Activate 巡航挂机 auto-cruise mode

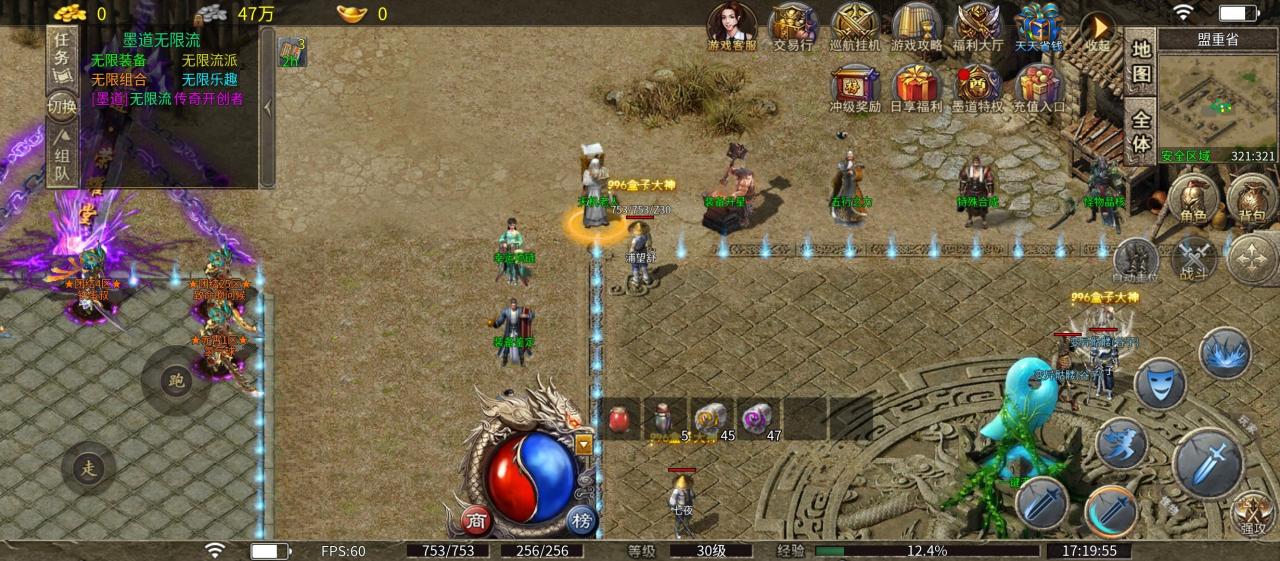click(x=855, y=26)
